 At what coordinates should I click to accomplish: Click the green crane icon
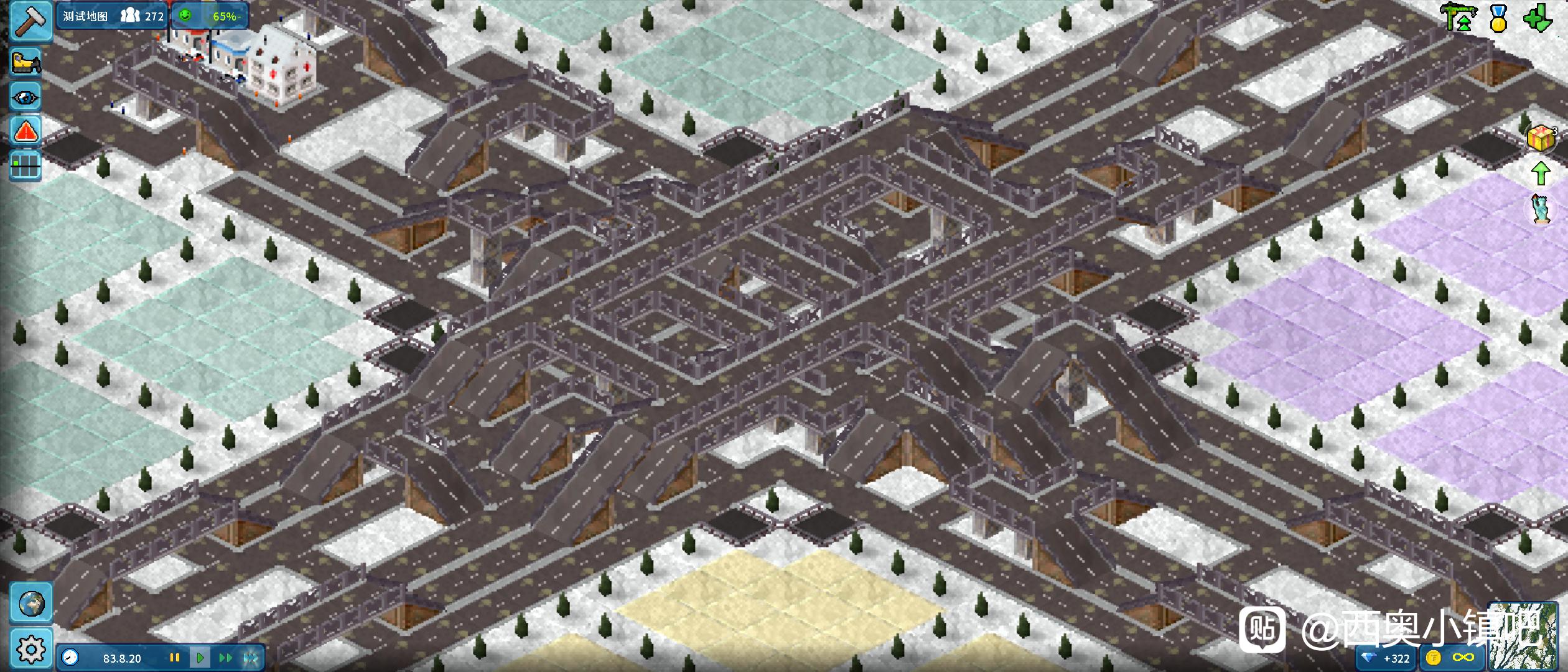point(1459,17)
